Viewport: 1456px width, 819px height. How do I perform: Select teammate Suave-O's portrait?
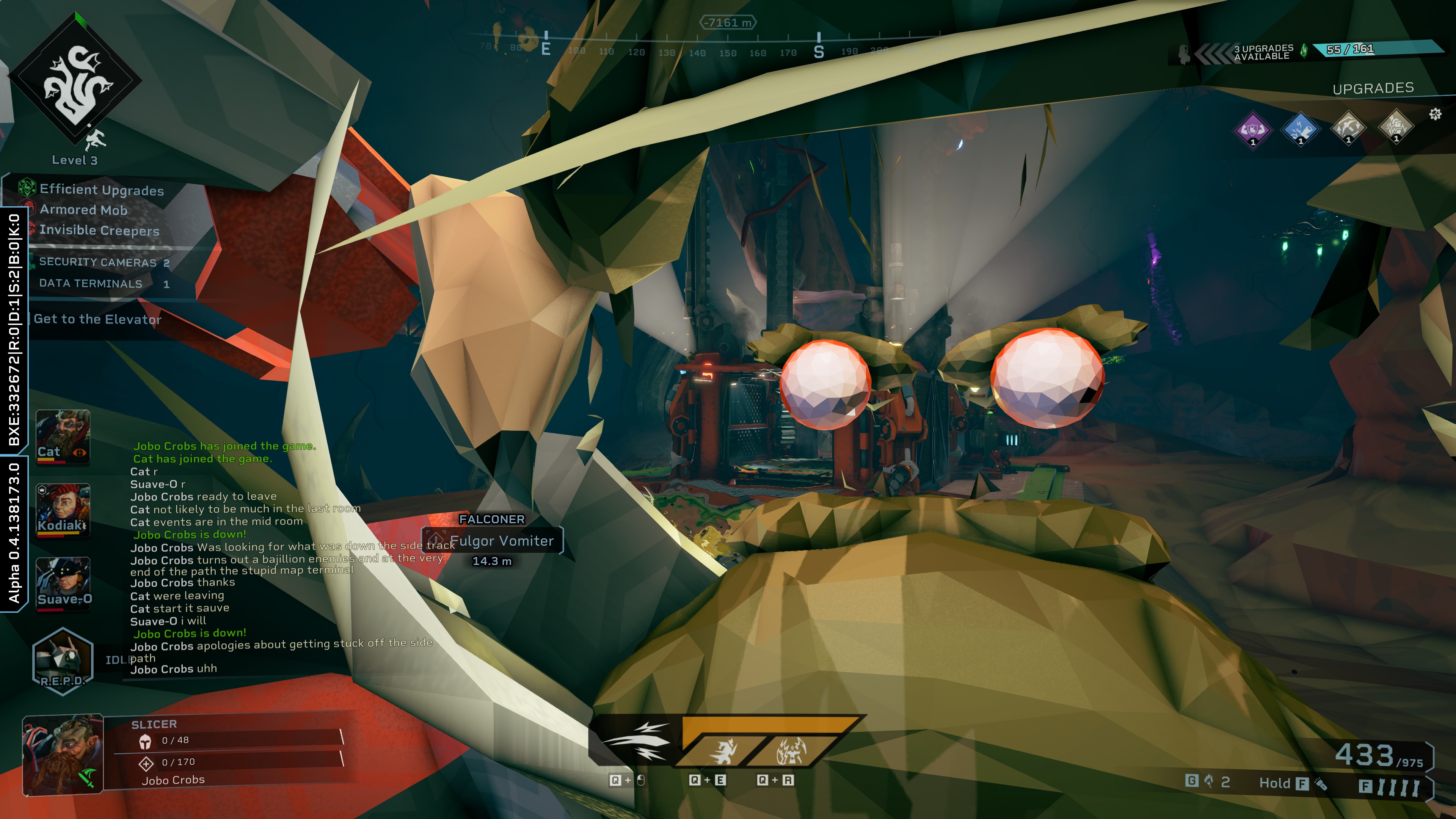[63, 583]
